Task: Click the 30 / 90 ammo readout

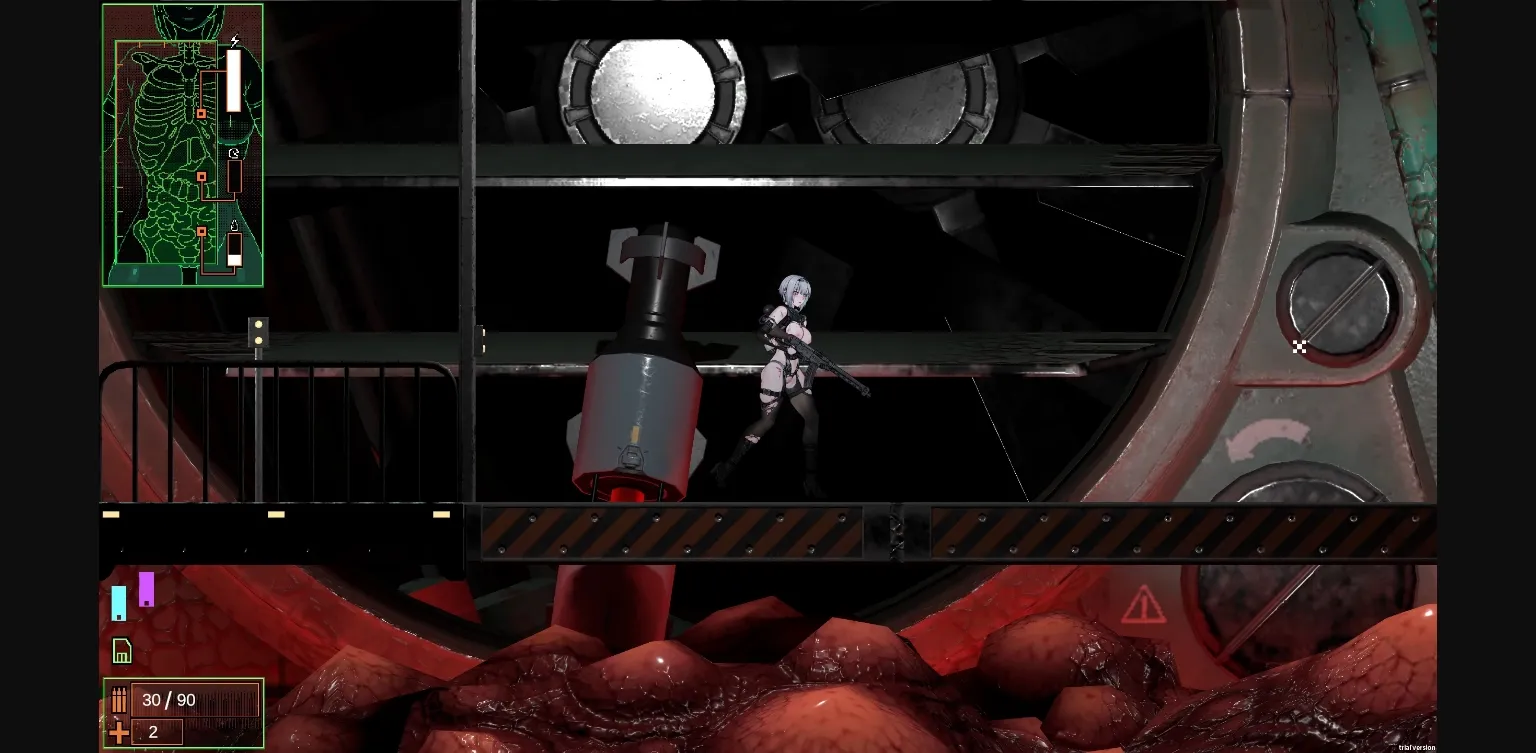Action: 168,700
